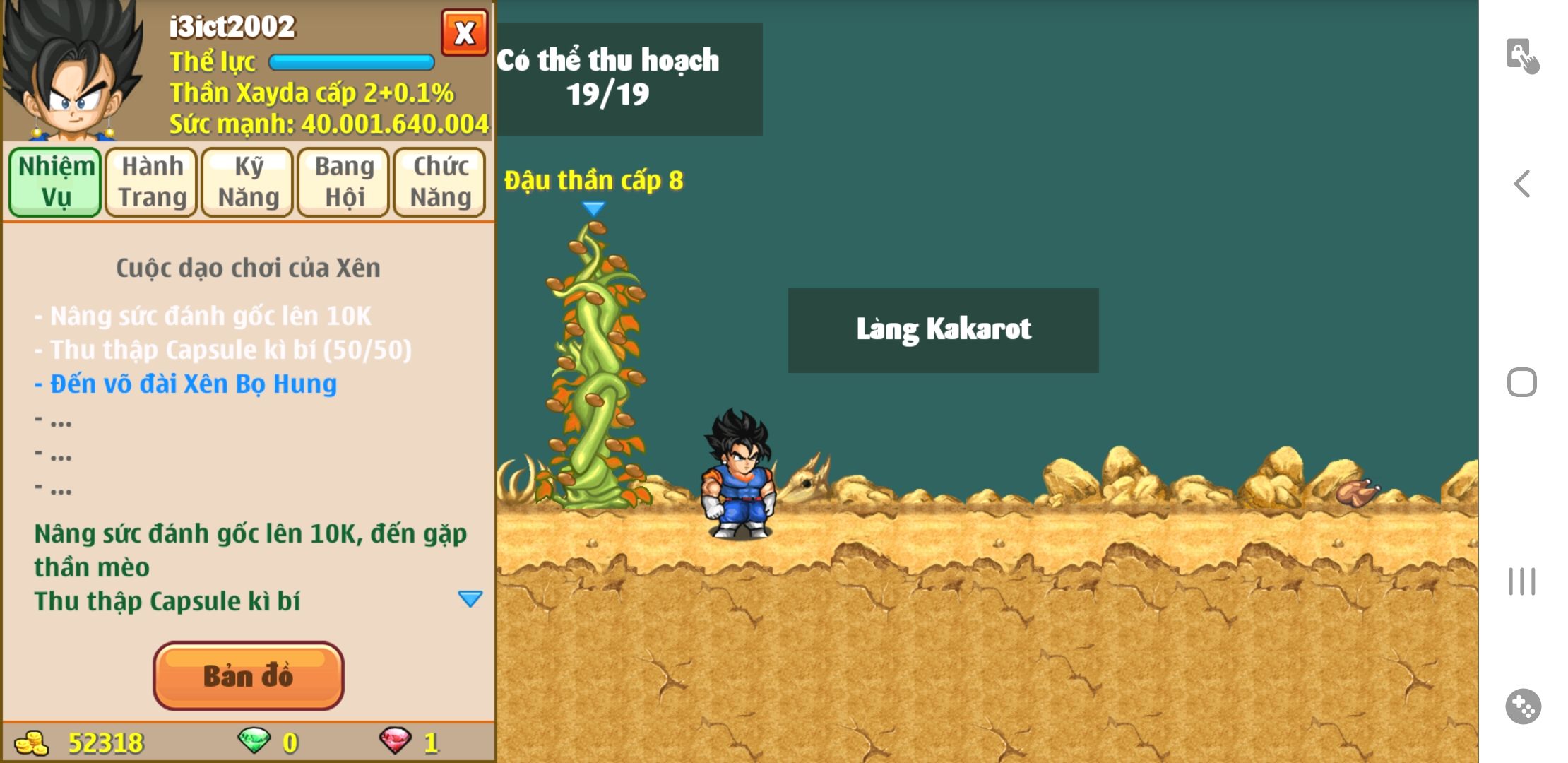Tap the Android back arrow
1568x763 pixels.
coord(1522,184)
